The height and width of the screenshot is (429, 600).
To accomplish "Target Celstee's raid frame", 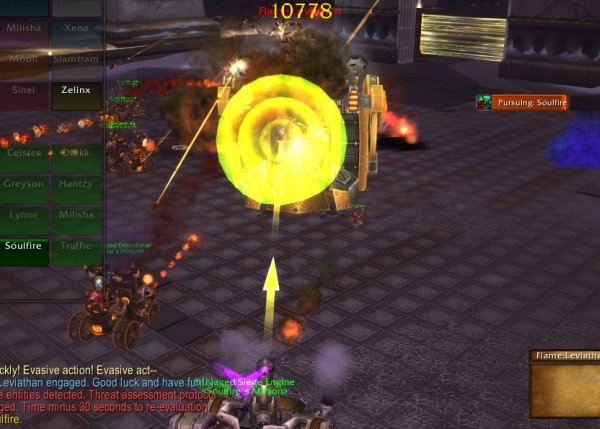I will (24, 153).
